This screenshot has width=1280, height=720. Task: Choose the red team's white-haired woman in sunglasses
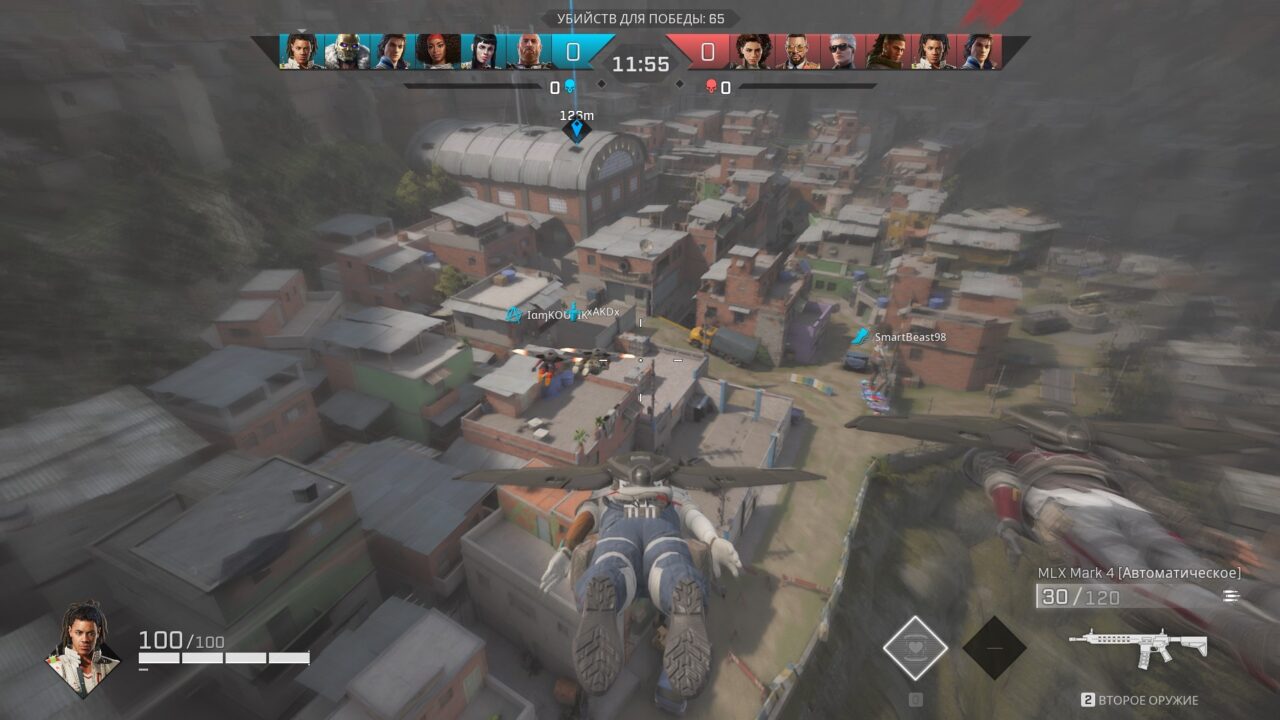[x=842, y=51]
